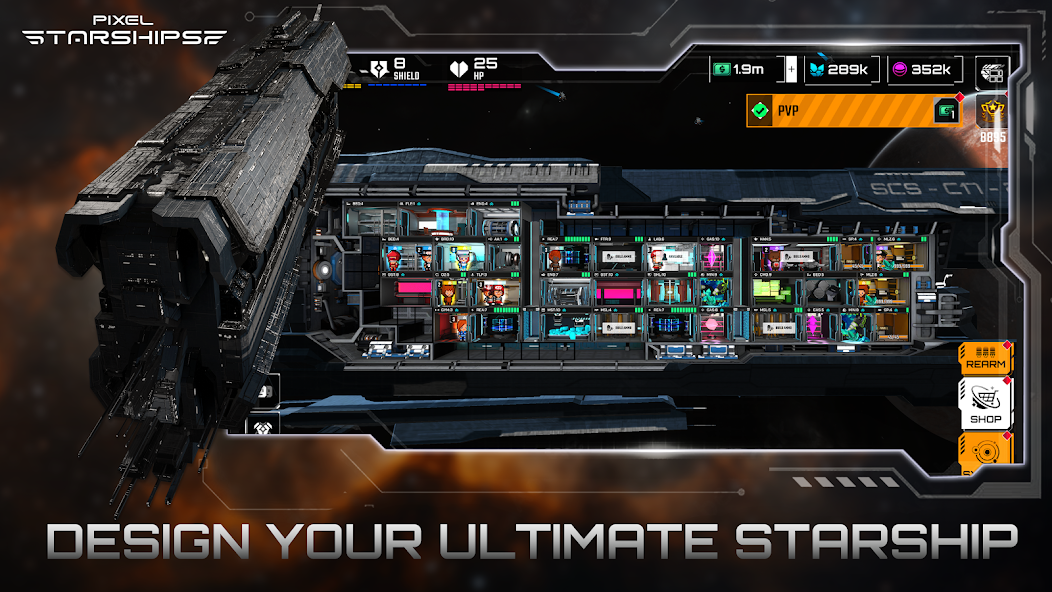Open the ship layout icon beside the currencies
Screen dimensions: 1052x592
[x=992, y=71]
